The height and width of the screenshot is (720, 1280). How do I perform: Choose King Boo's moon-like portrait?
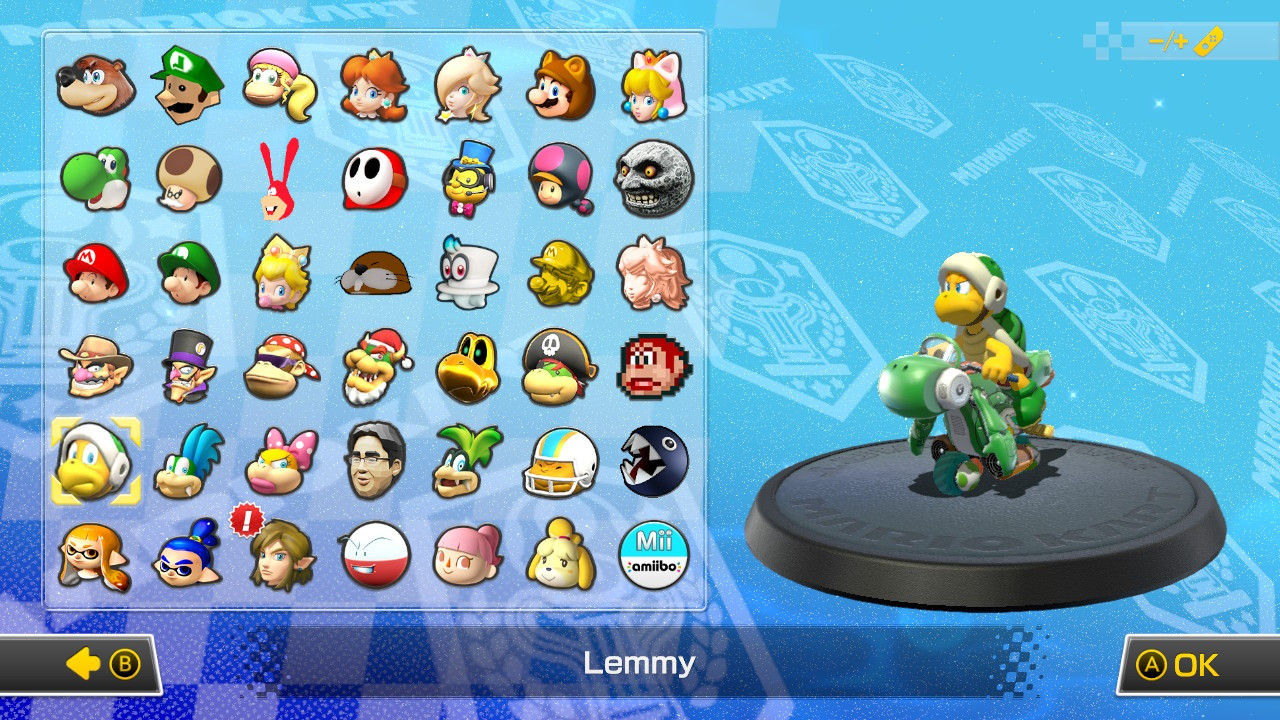click(653, 180)
